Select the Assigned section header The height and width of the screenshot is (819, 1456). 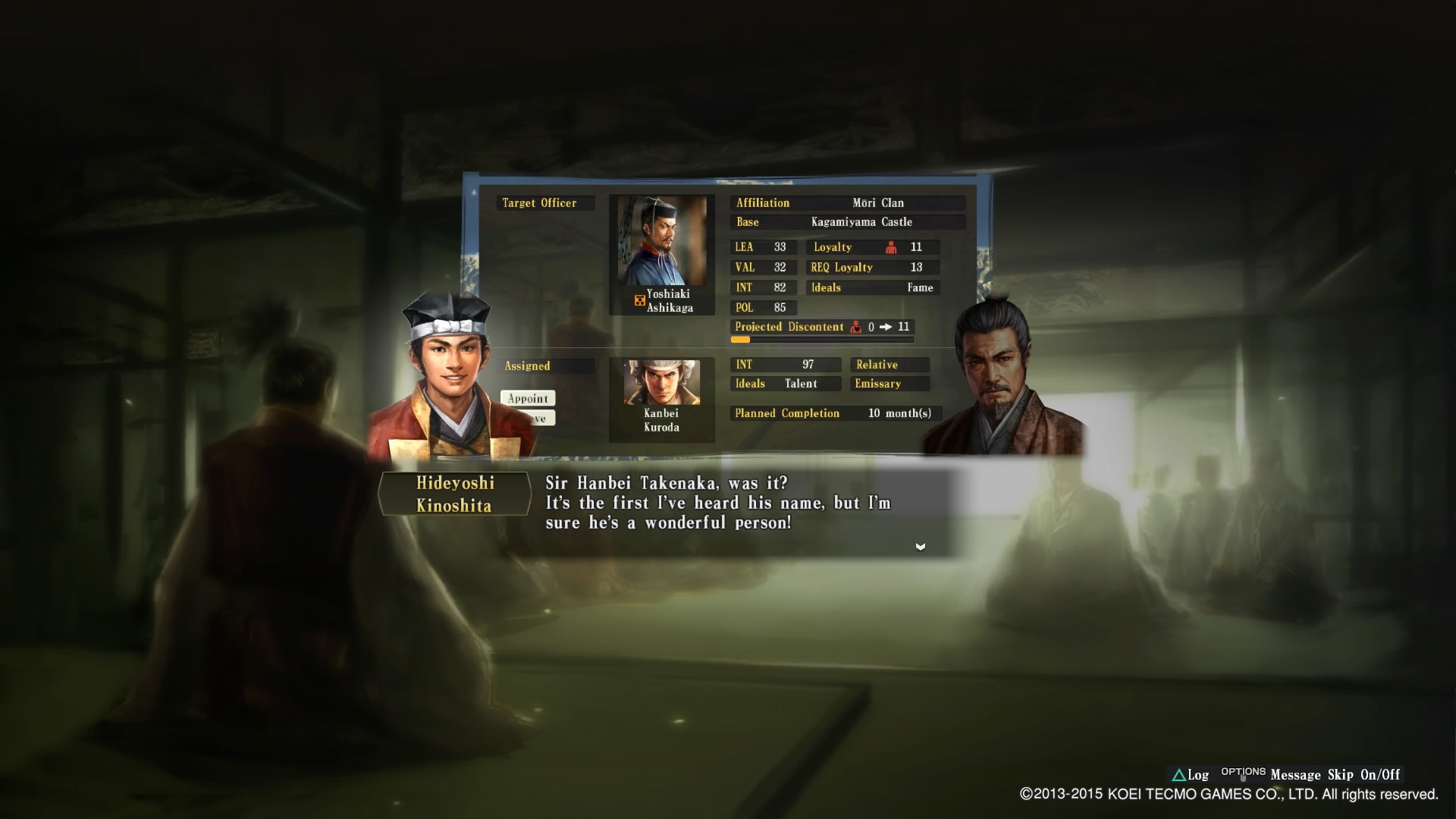pos(548,366)
